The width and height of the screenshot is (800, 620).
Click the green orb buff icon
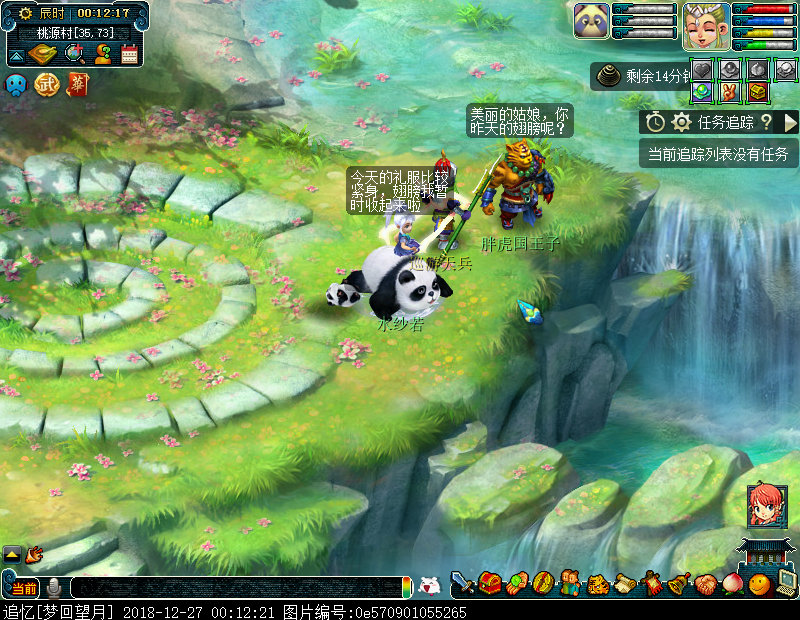[702, 91]
